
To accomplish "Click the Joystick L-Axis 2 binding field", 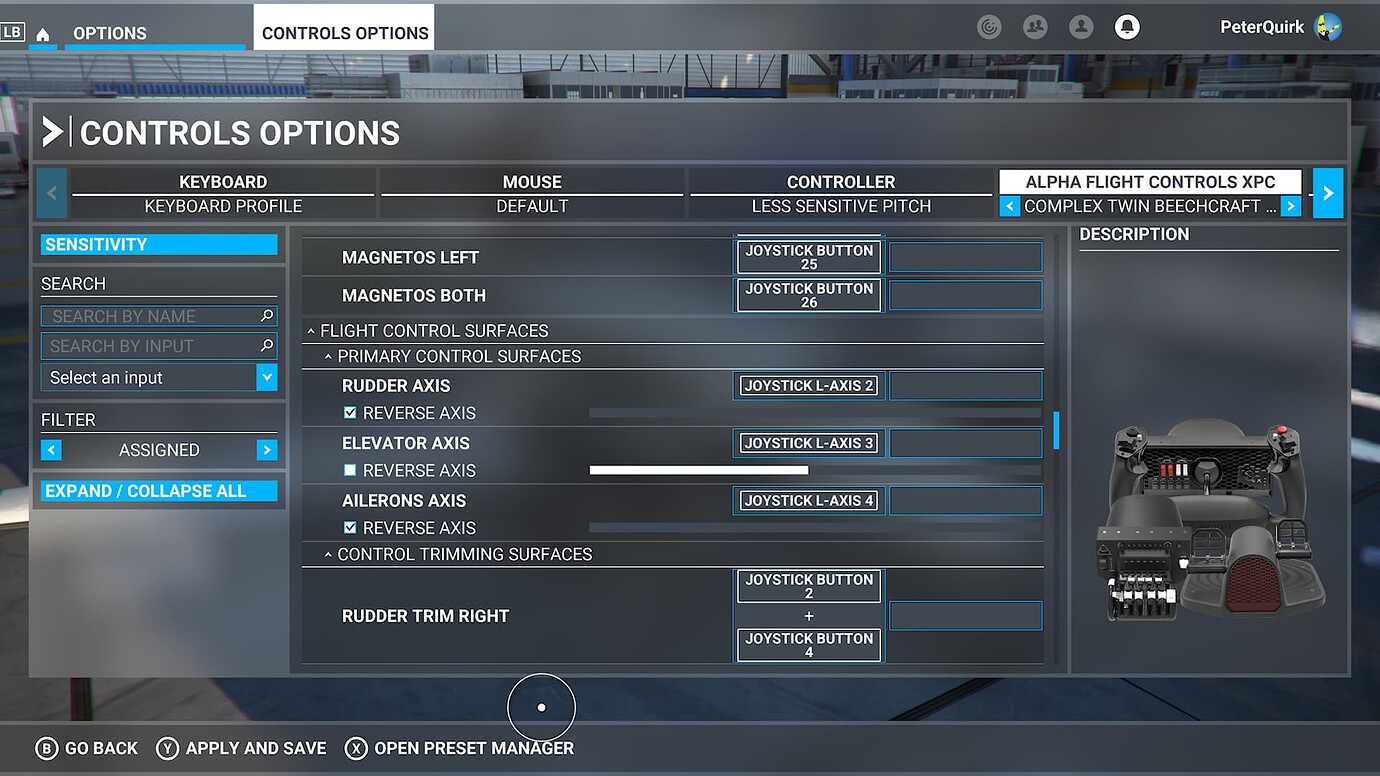I will pyautogui.click(x=808, y=385).
